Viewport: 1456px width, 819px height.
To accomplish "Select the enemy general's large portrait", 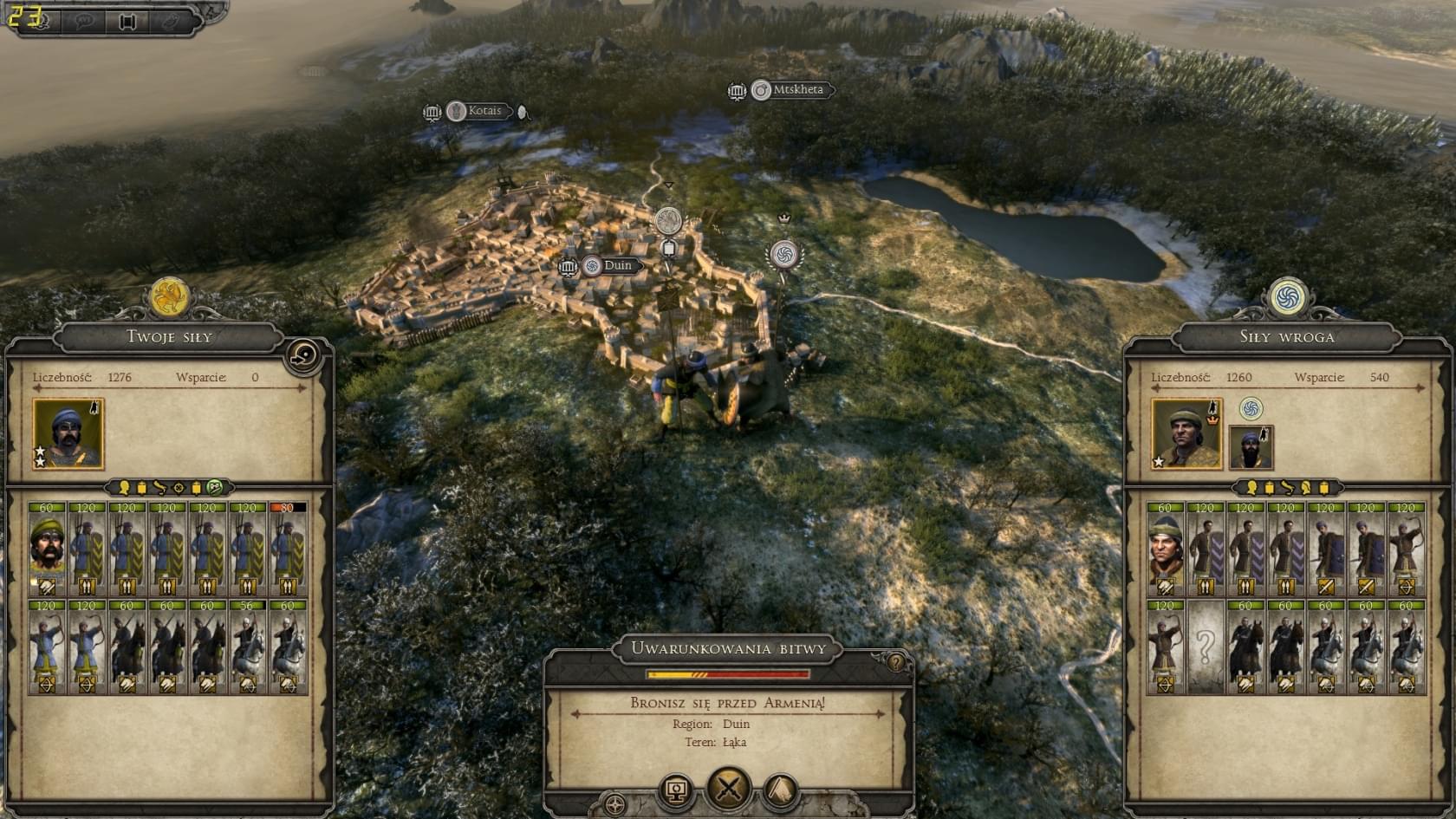I will 1186,433.
